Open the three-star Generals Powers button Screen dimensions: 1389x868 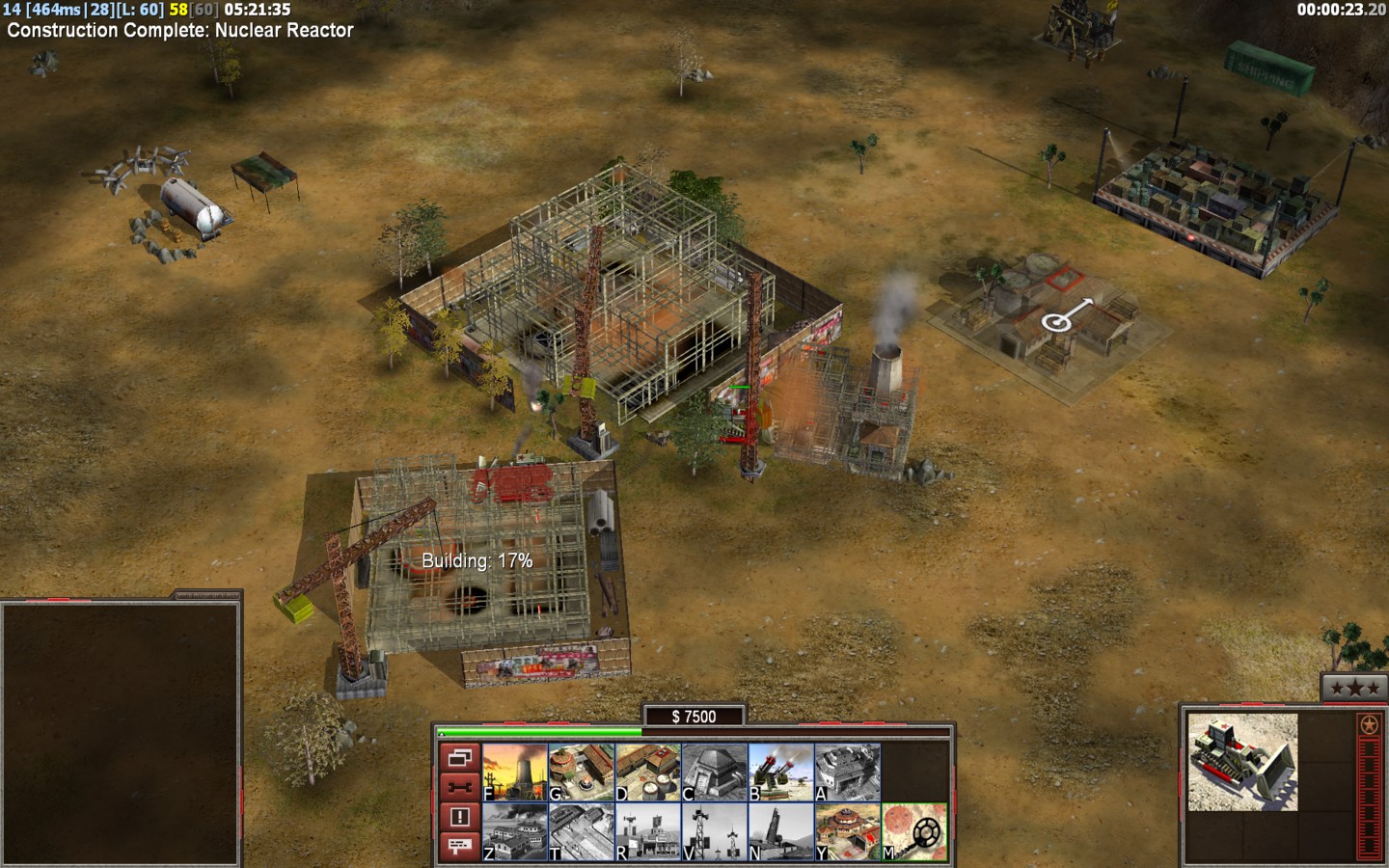(1354, 688)
